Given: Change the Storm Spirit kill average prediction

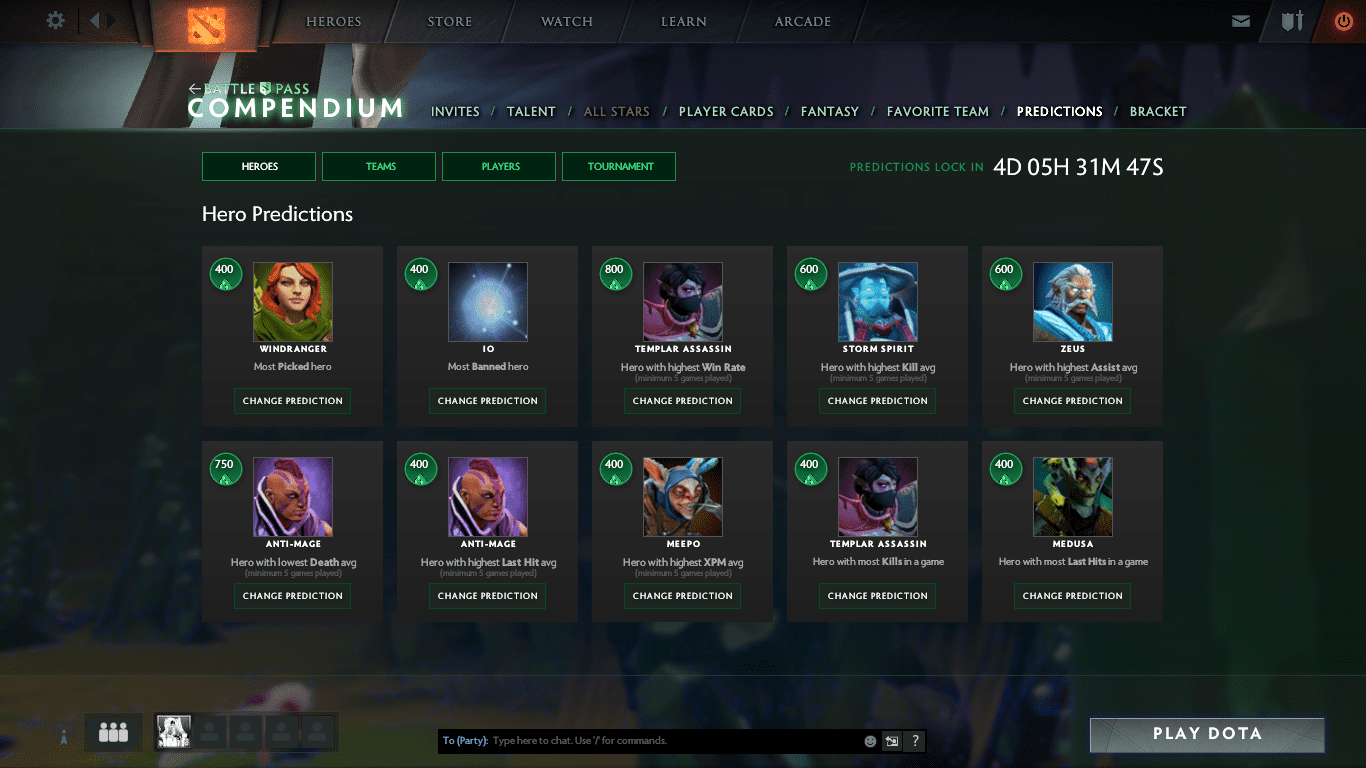Looking at the screenshot, I should (x=878, y=401).
